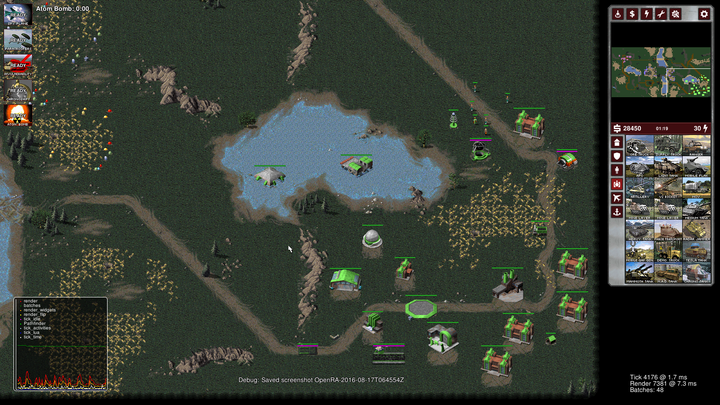Toggle power down lightning button
Image resolution: width=720 pixels, height=405 pixels.
(646, 14)
